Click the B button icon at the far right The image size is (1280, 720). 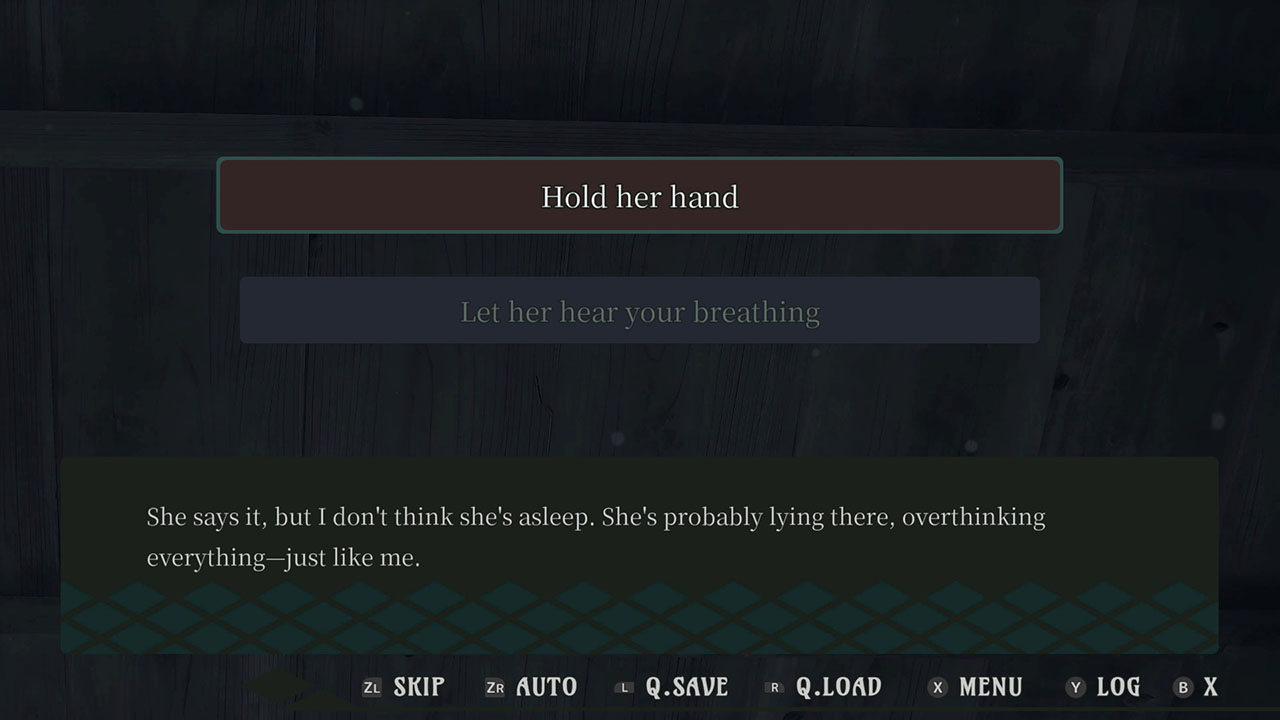click(1186, 687)
